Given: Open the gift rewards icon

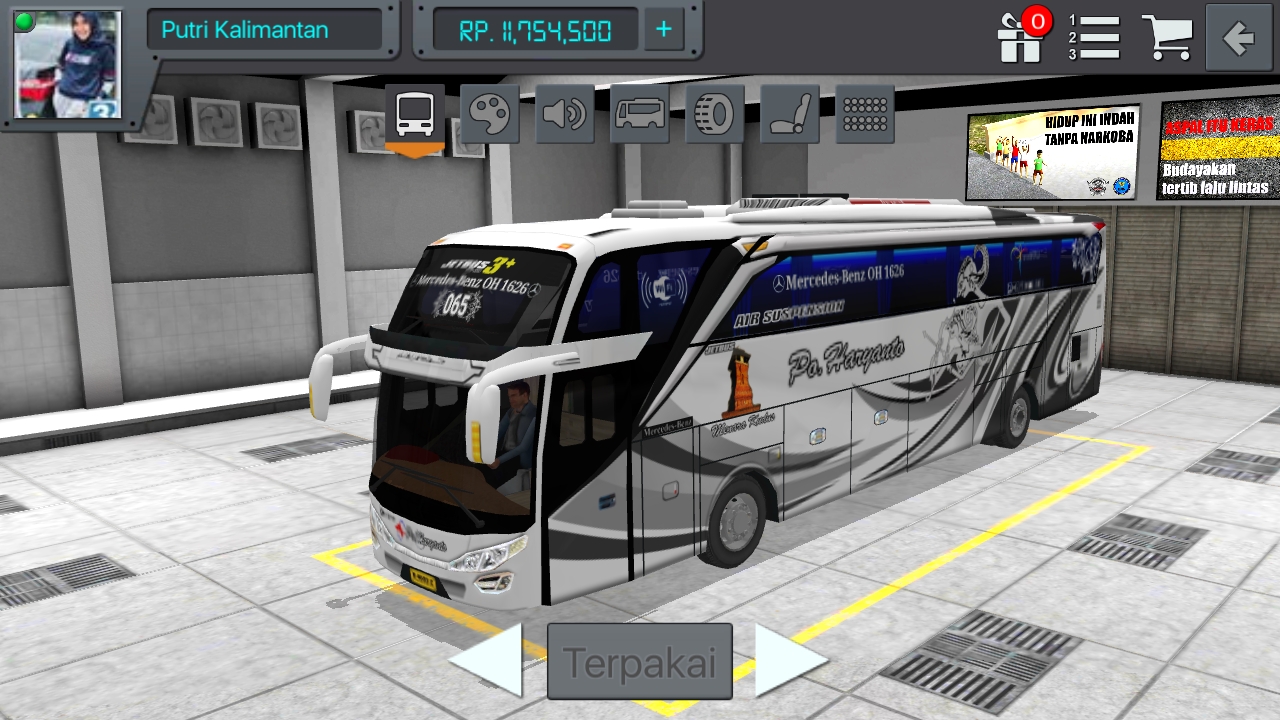Looking at the screenshot, I should (x=1020, y=42).
